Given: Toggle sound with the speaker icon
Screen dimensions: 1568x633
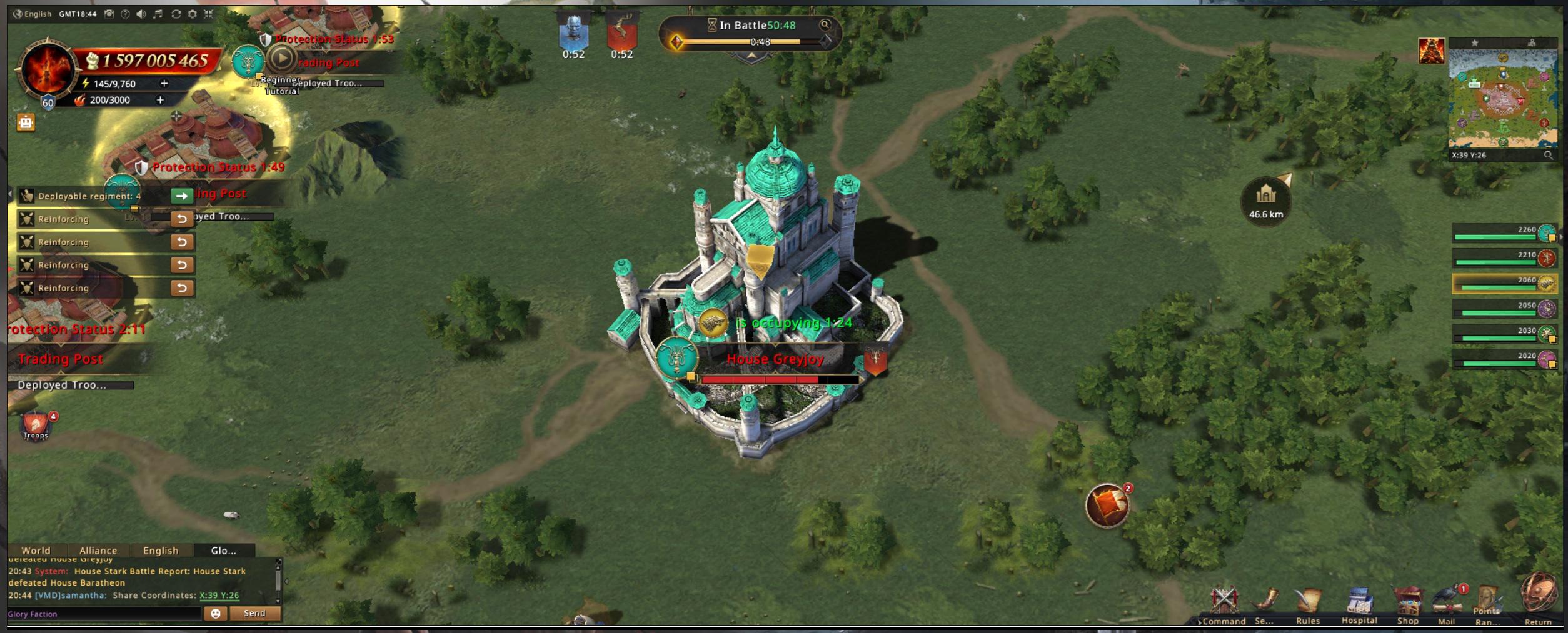Looking at the screenshot, I should tap(141, 14).
